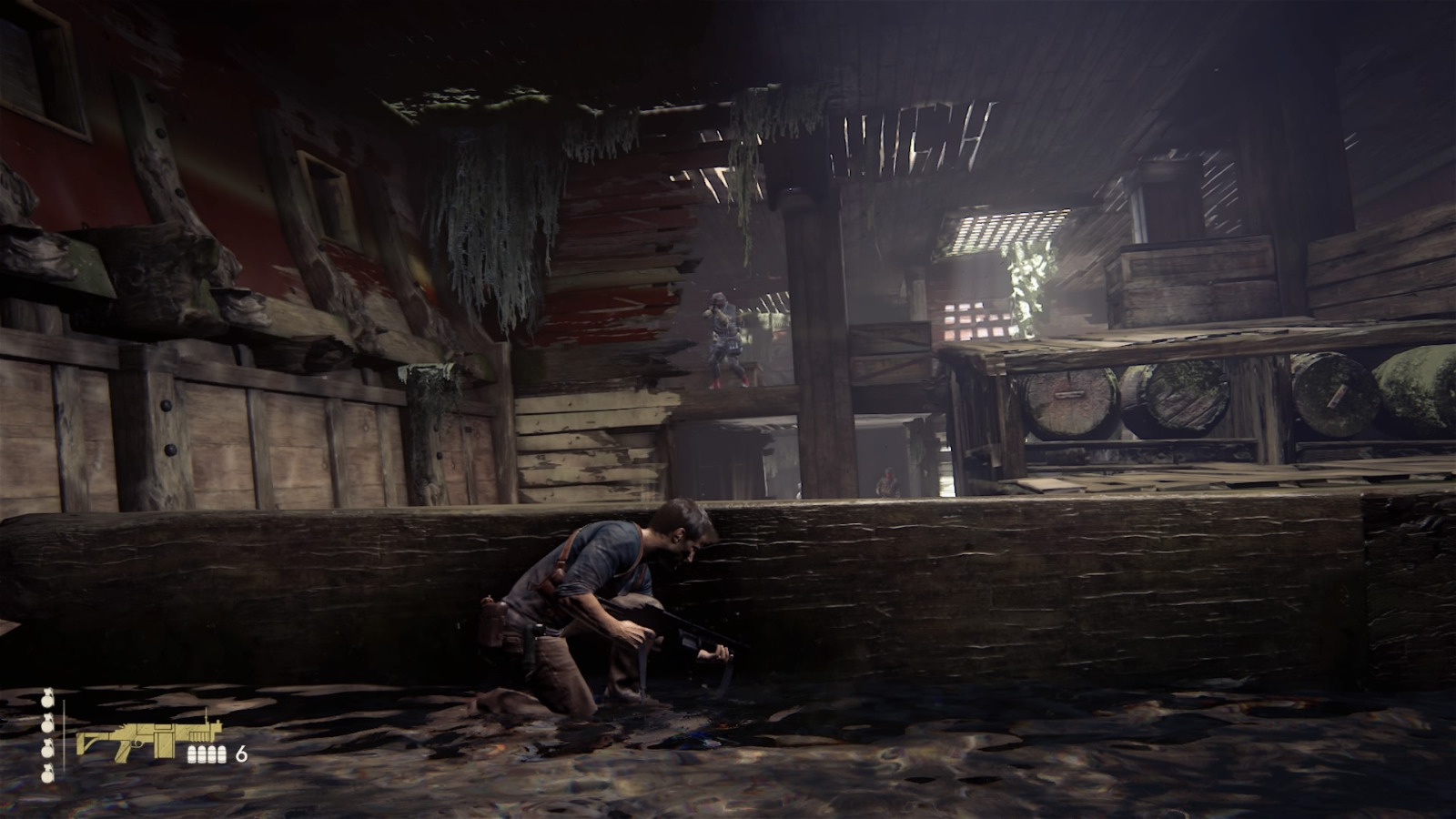Click the first shotgun shell ammo icon
Viewport: 1456px width, 819px height.
pos(193,753)
